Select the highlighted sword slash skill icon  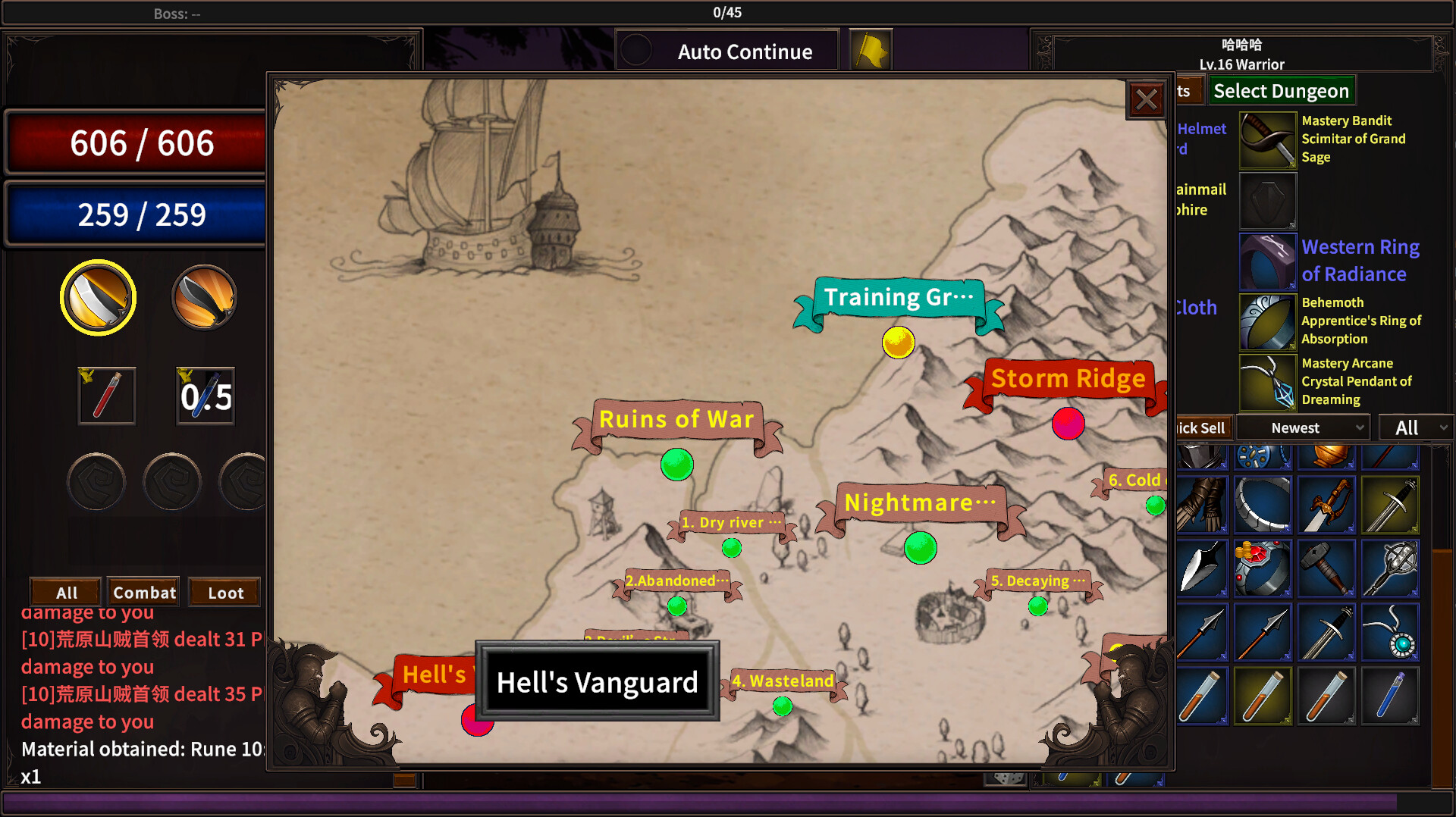pyautogui.click(x=98, y=297)
